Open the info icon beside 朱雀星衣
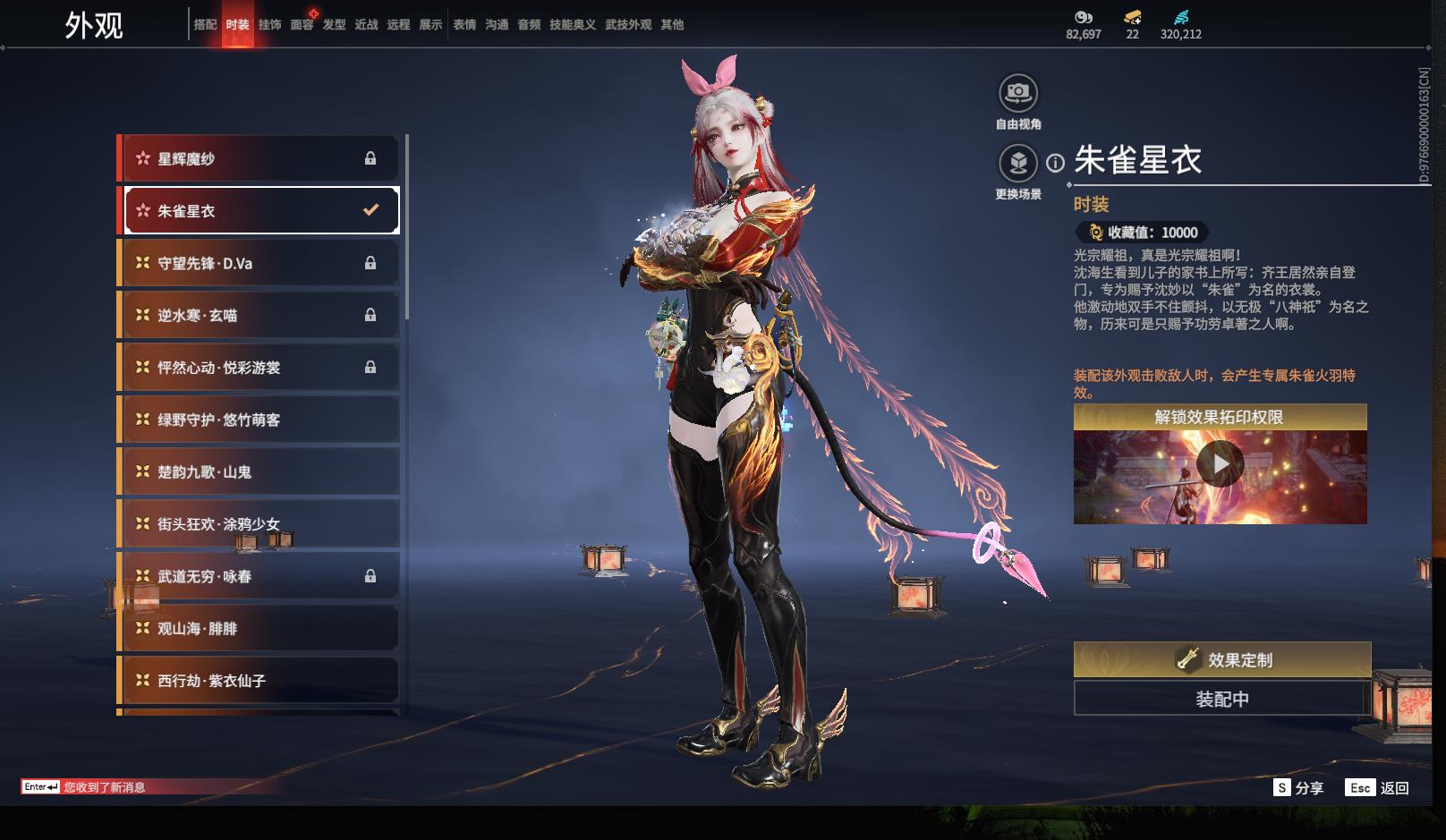 (x=1056, y=163)
